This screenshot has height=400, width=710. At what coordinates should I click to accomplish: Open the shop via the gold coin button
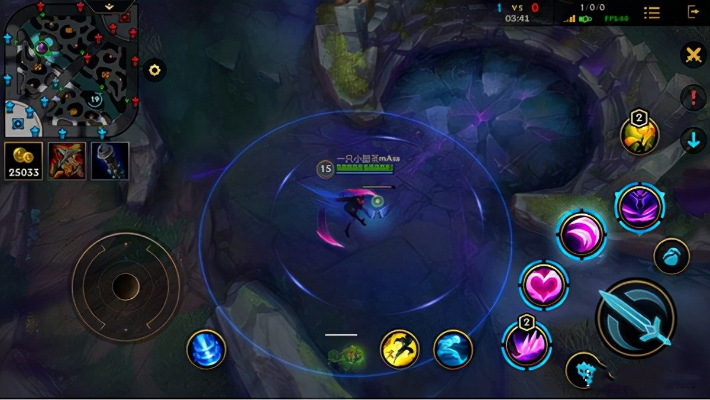(22, 161)
